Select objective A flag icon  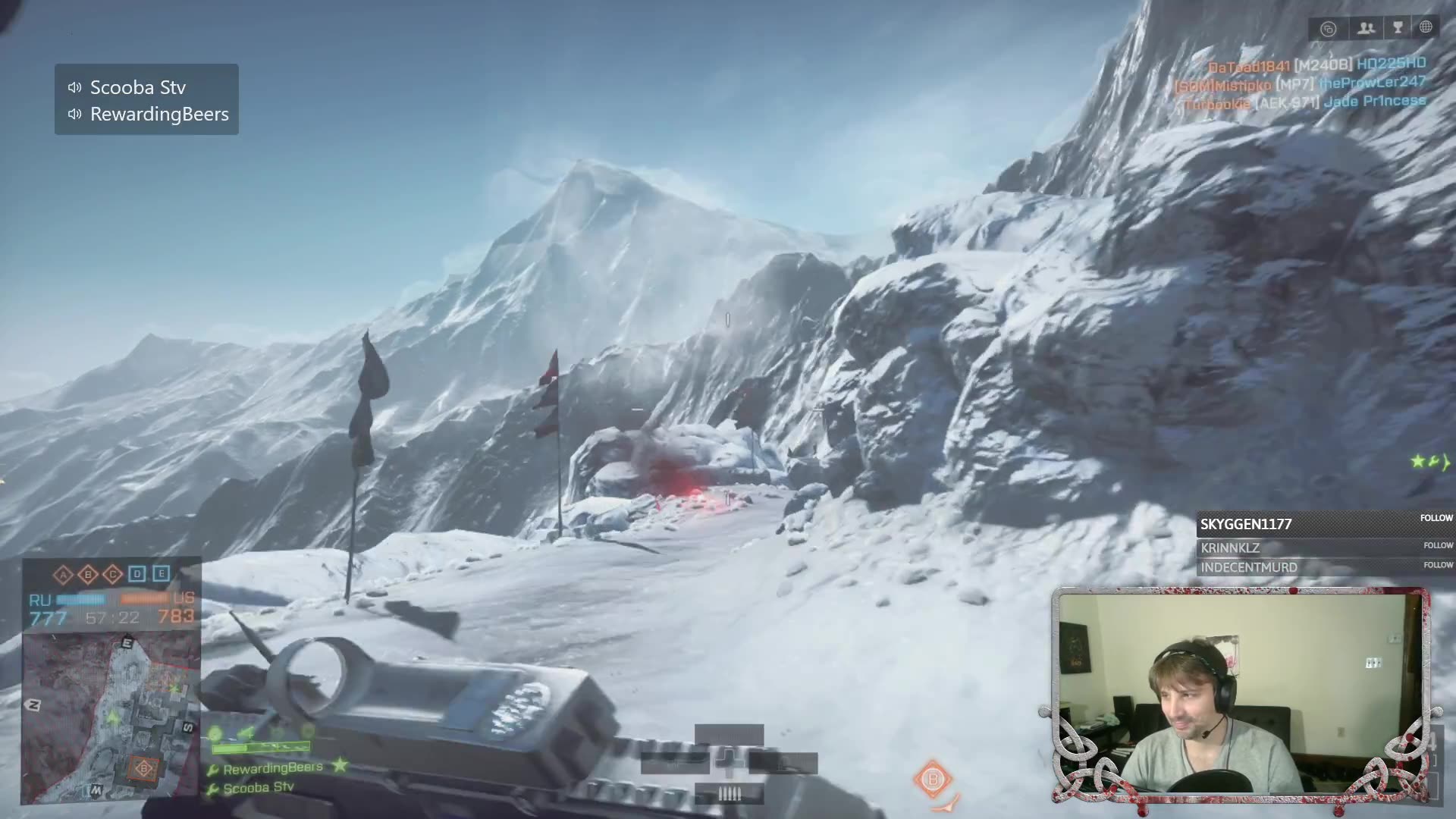(64, 574)
